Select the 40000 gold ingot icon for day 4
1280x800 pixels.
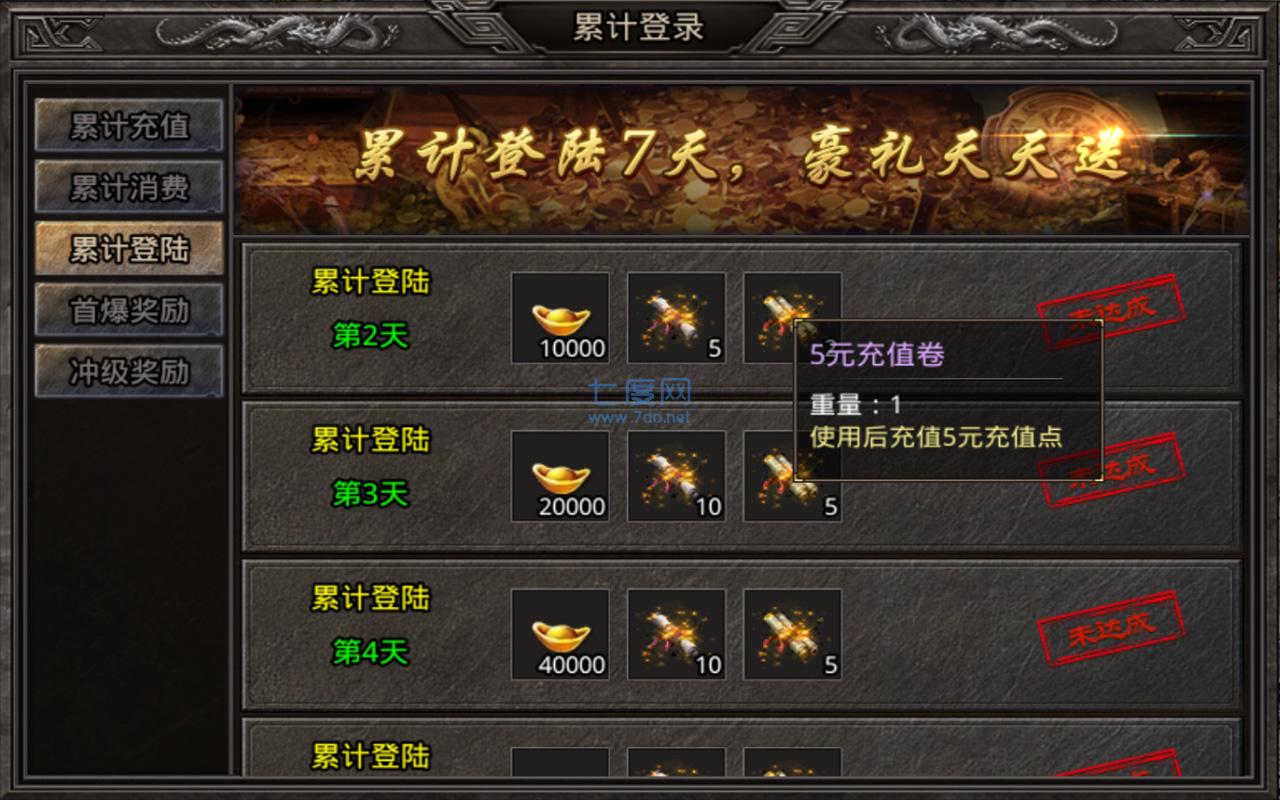[x=559, y=634]
